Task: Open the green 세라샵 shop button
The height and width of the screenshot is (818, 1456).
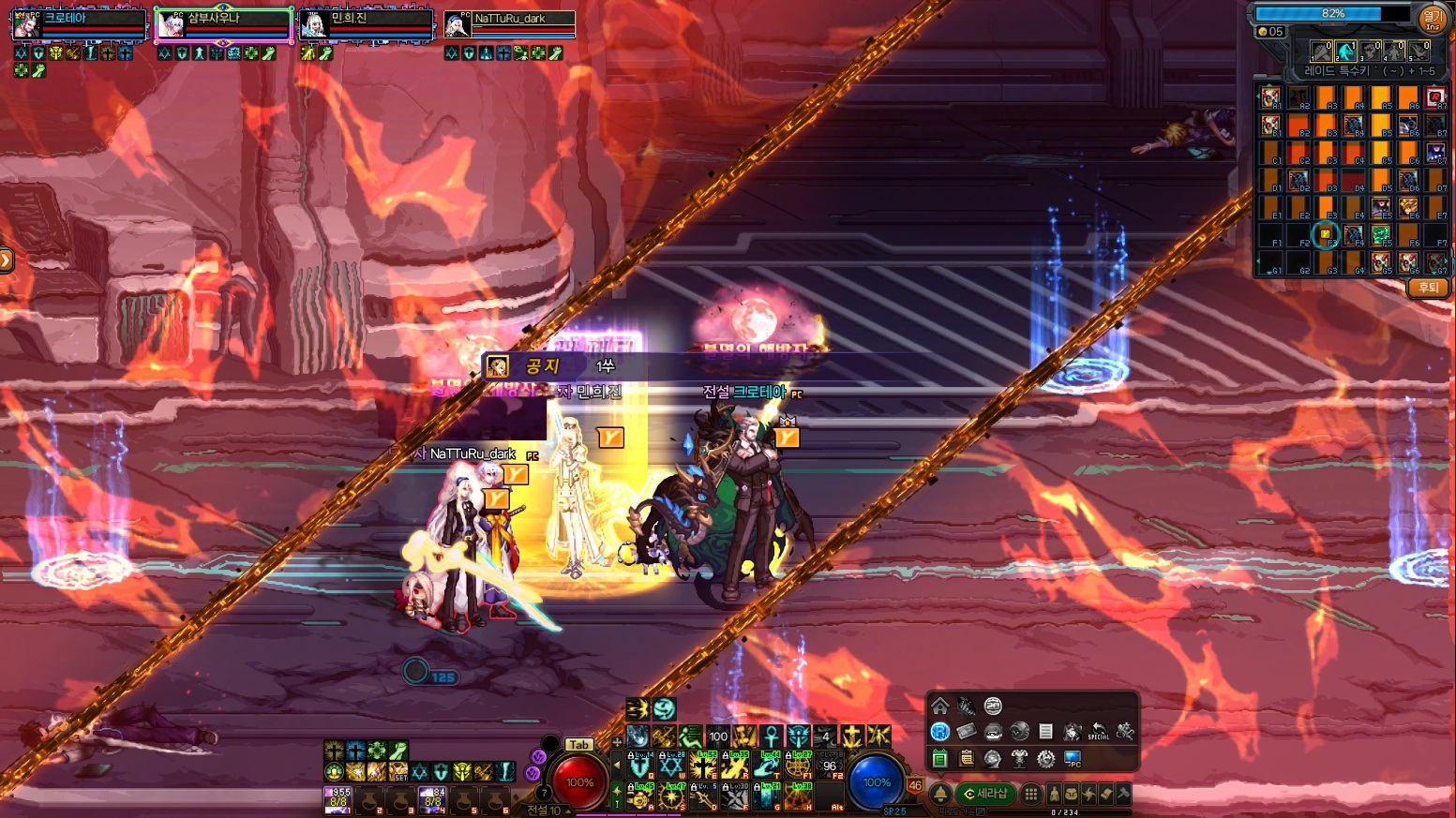Action: point(985,794)
